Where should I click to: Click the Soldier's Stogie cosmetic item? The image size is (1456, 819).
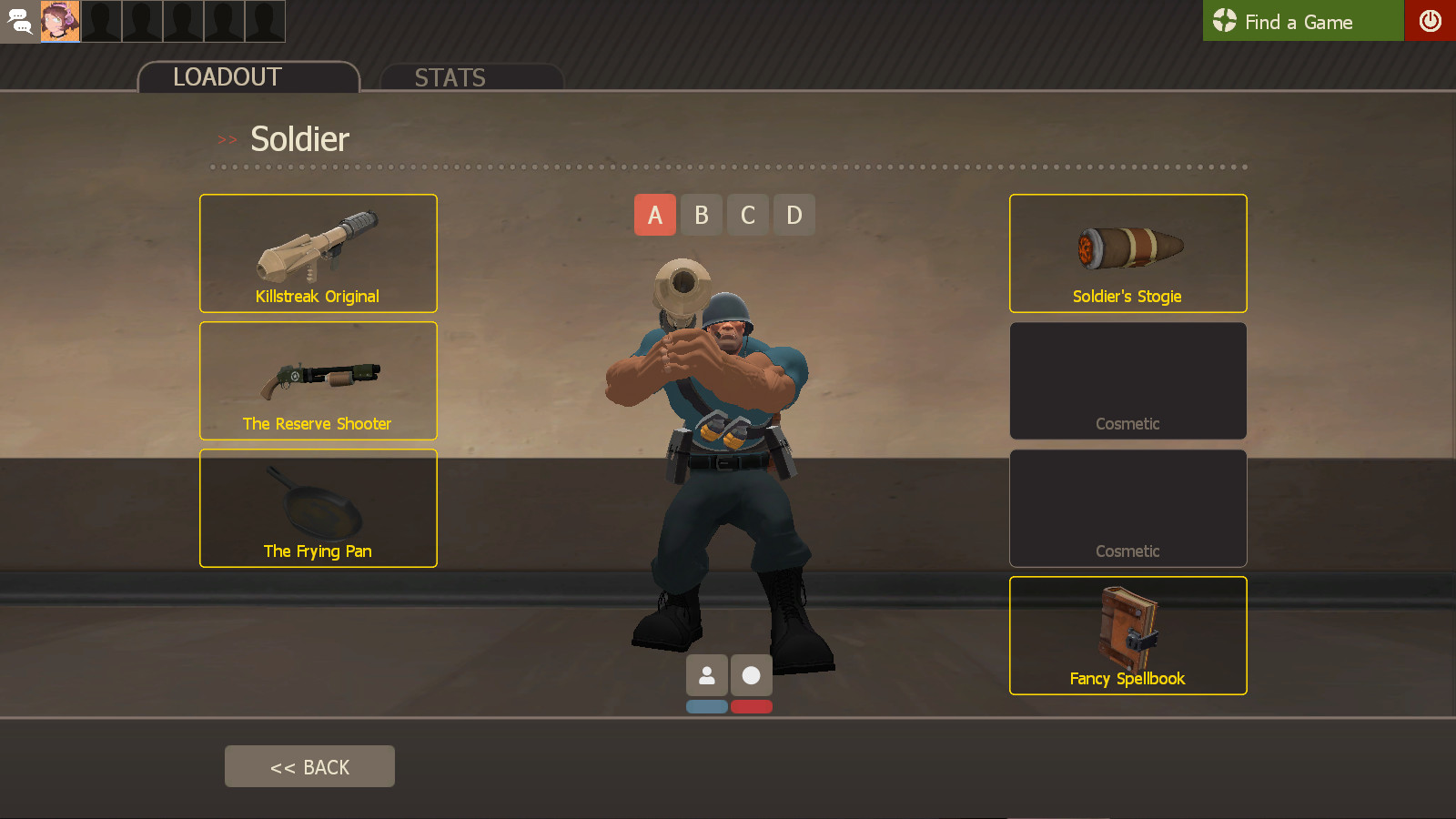coord(1127,253)
